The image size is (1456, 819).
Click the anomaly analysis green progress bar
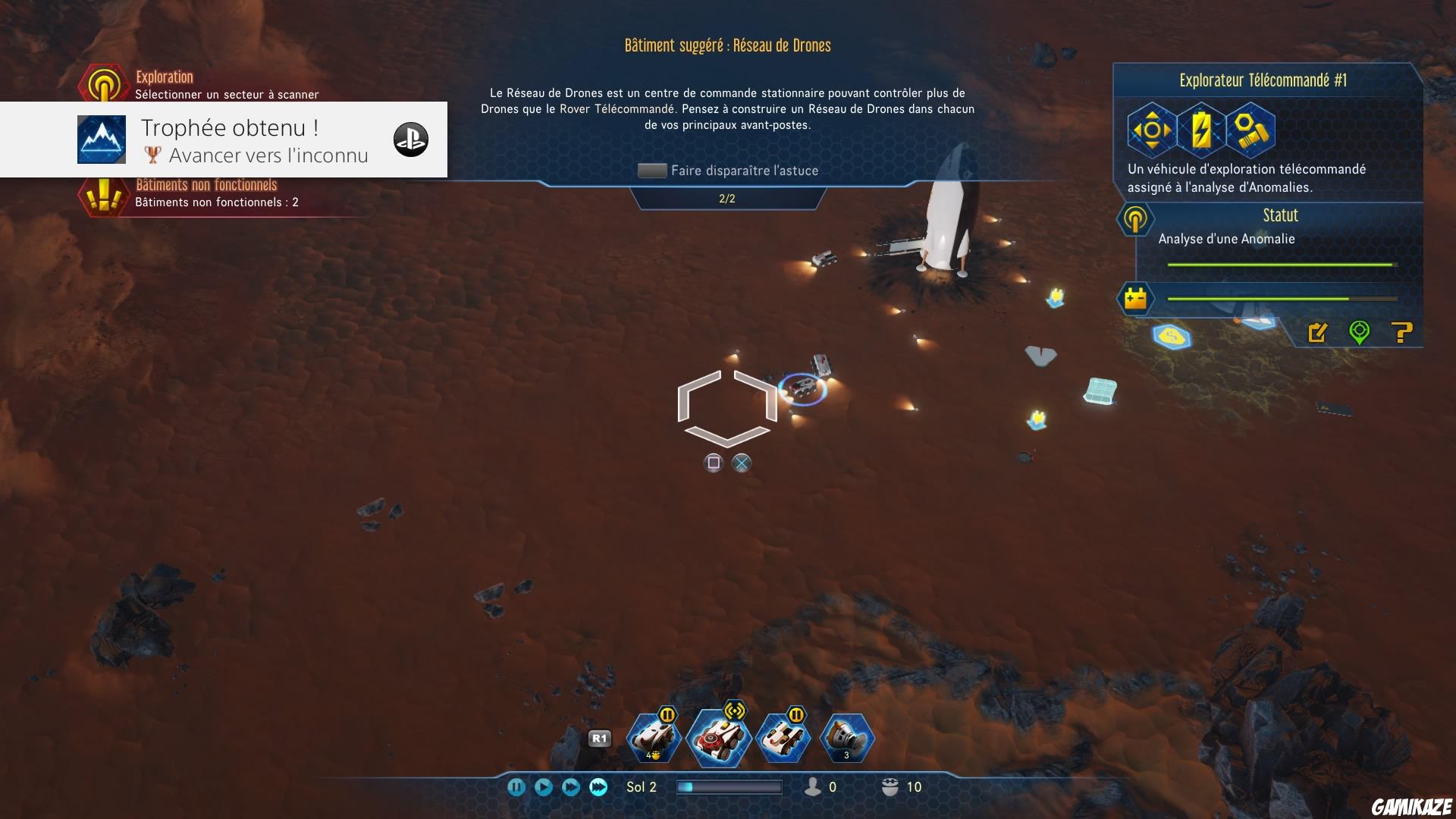coord(1280,265)
